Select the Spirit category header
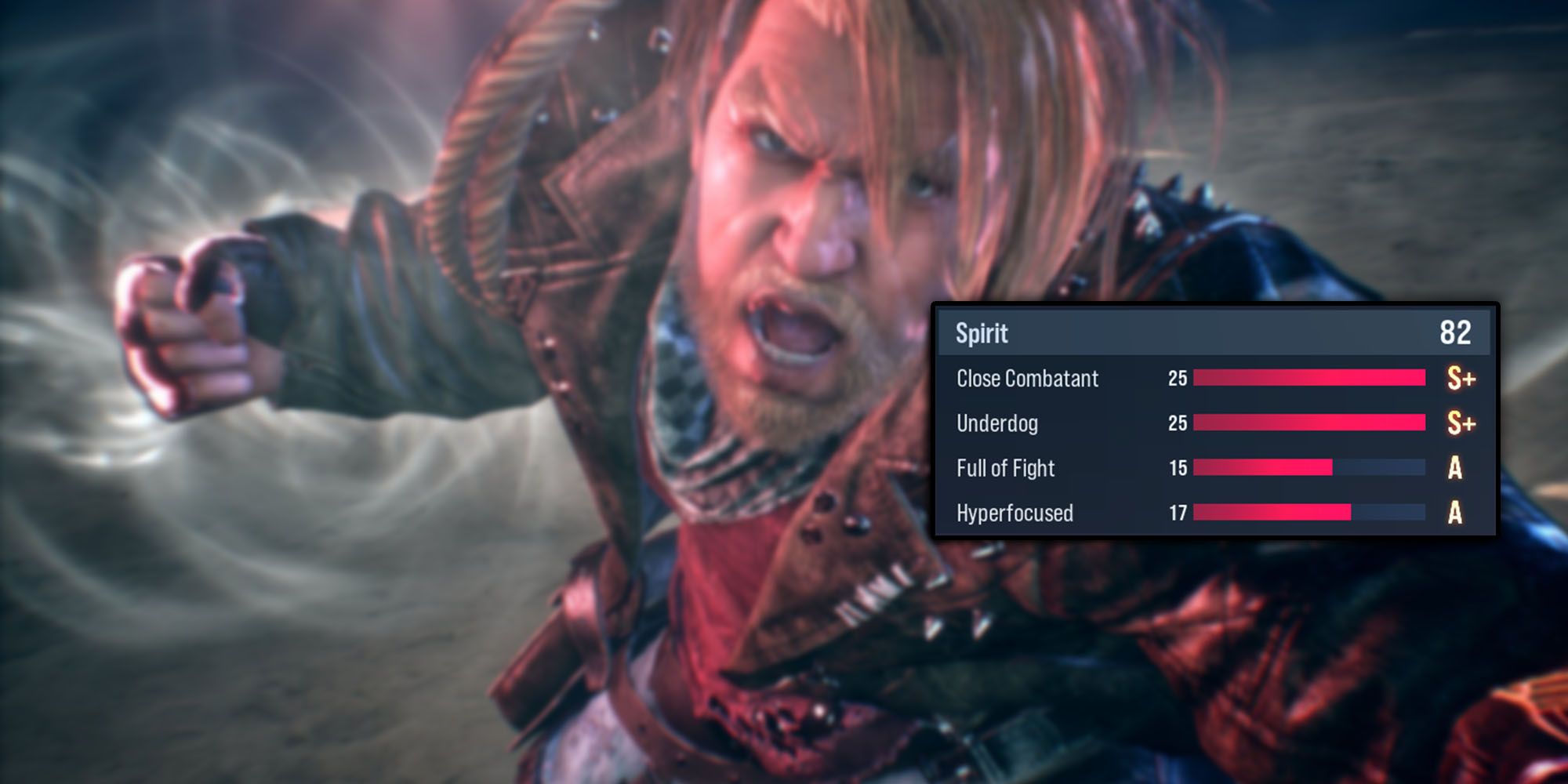 (x=1215, y=334)
